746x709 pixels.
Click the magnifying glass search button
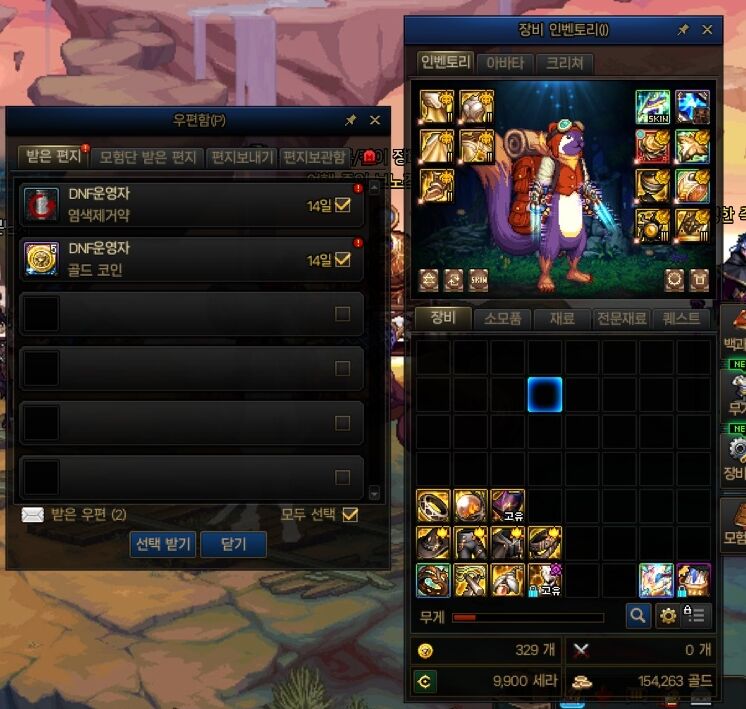click(637, 616)
